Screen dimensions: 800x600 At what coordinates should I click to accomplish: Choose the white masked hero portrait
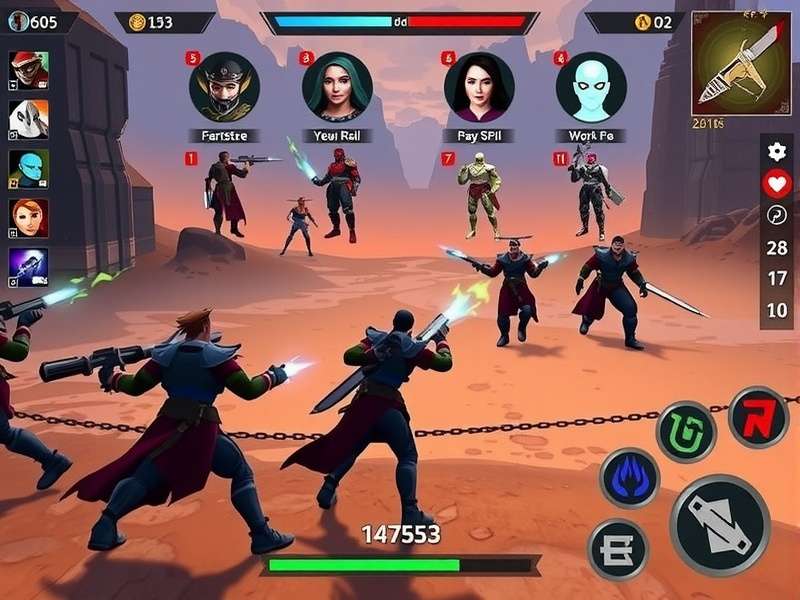(x=28, y=119)
